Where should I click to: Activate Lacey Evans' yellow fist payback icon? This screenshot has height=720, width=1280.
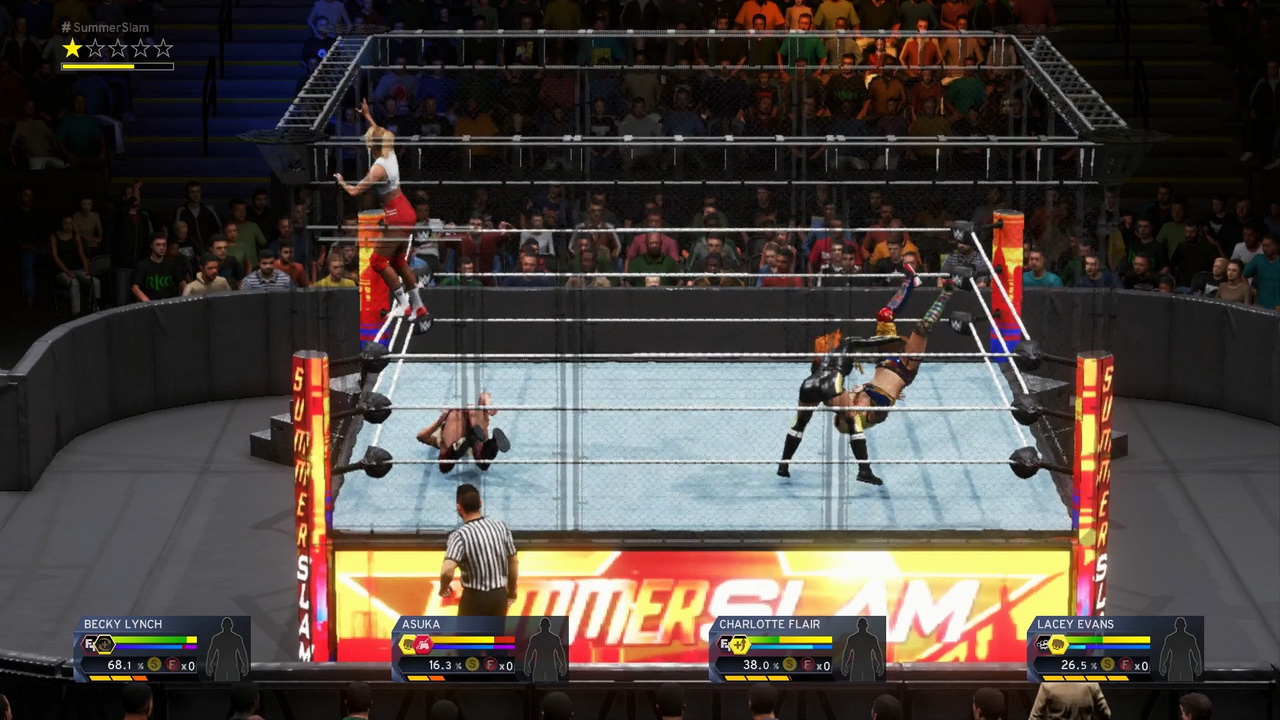coord(1058,644)
